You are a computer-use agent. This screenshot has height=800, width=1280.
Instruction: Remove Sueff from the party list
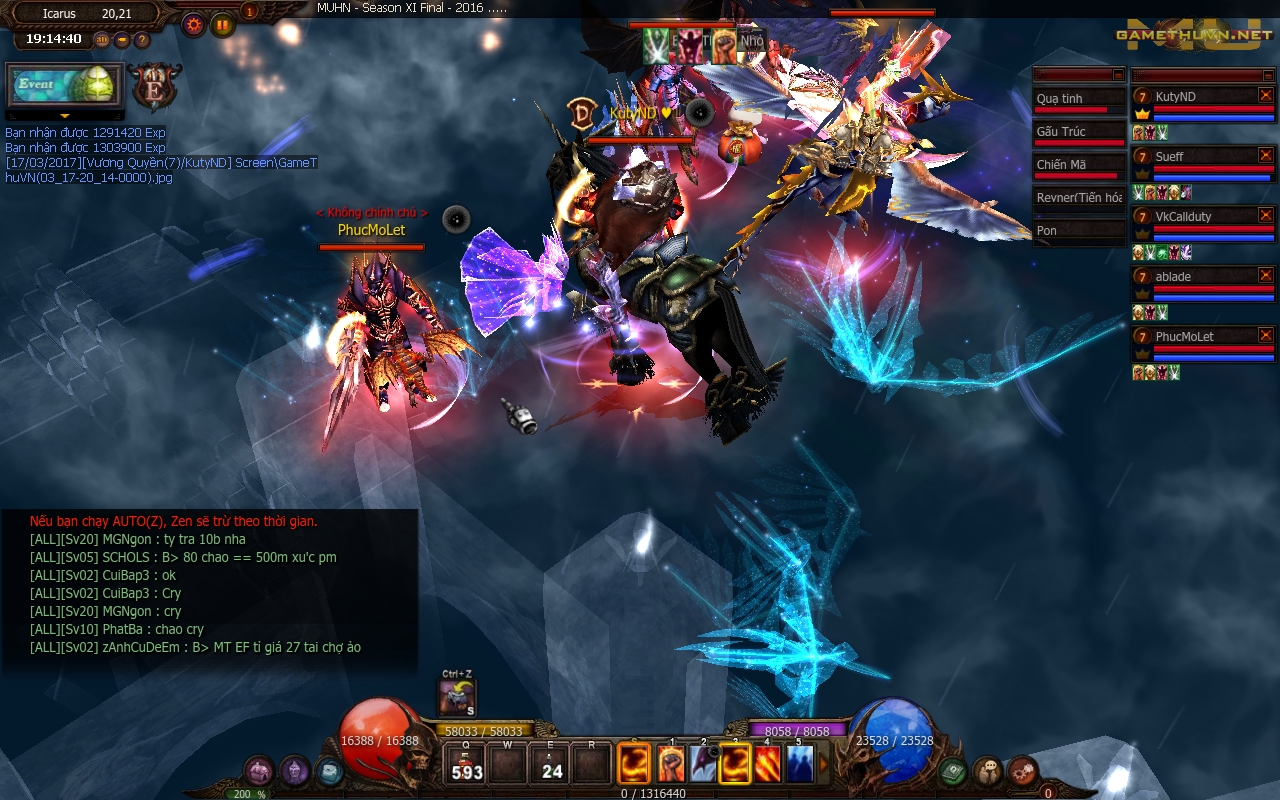1264,156
